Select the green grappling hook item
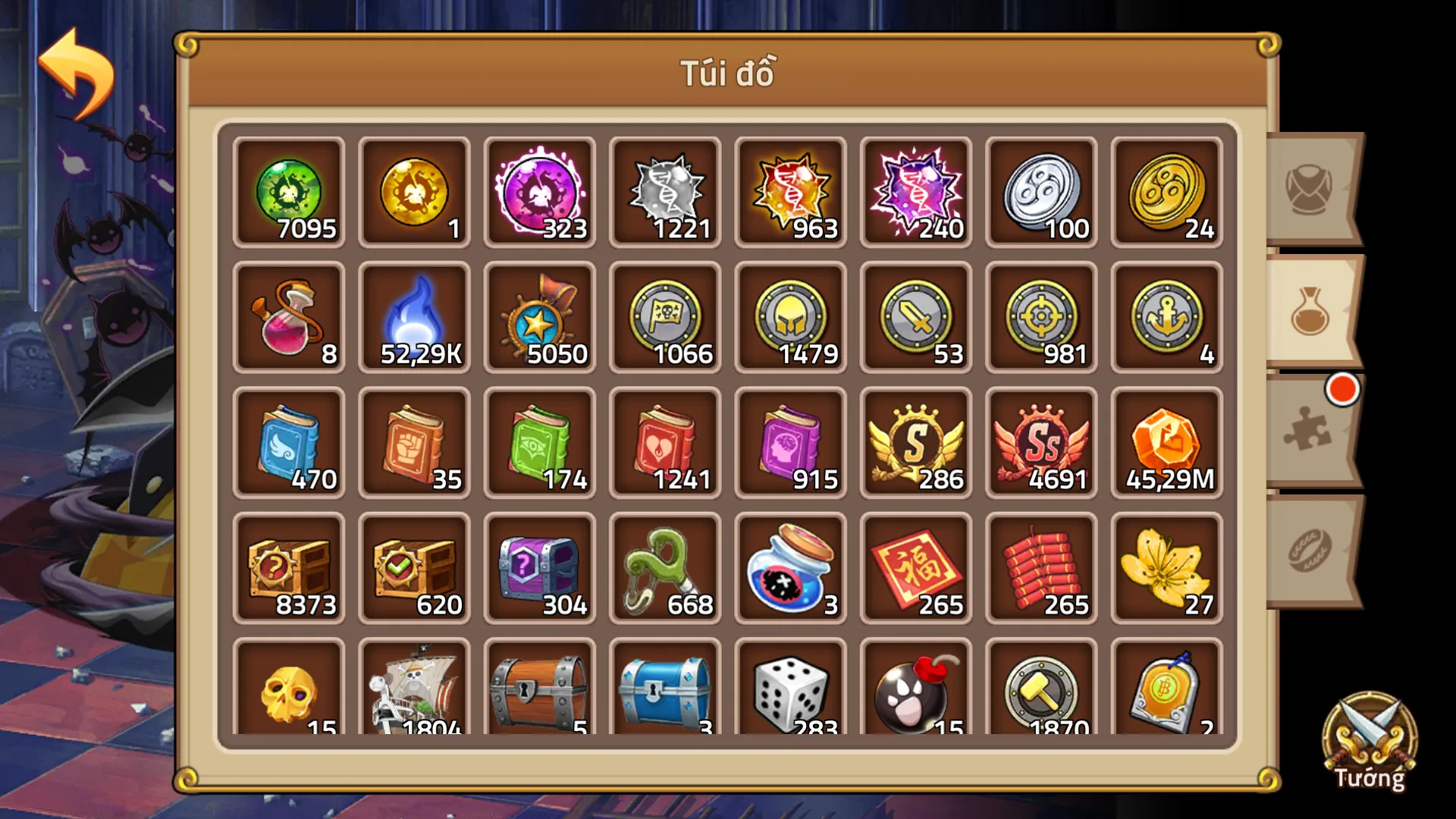Viewport: 1456px width, 819px height. click(x=664, y=569)
